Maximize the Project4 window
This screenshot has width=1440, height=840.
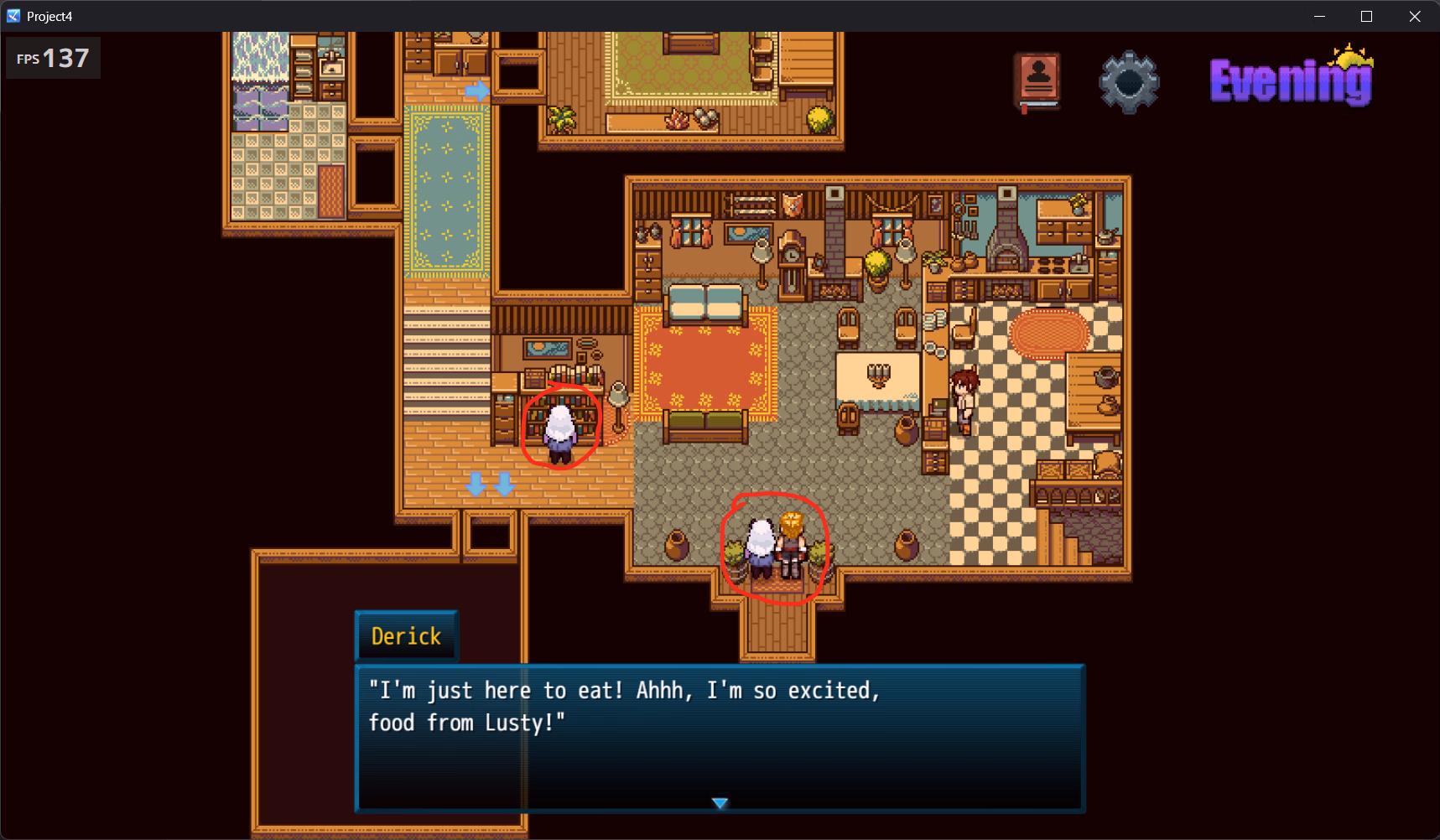1367,16
